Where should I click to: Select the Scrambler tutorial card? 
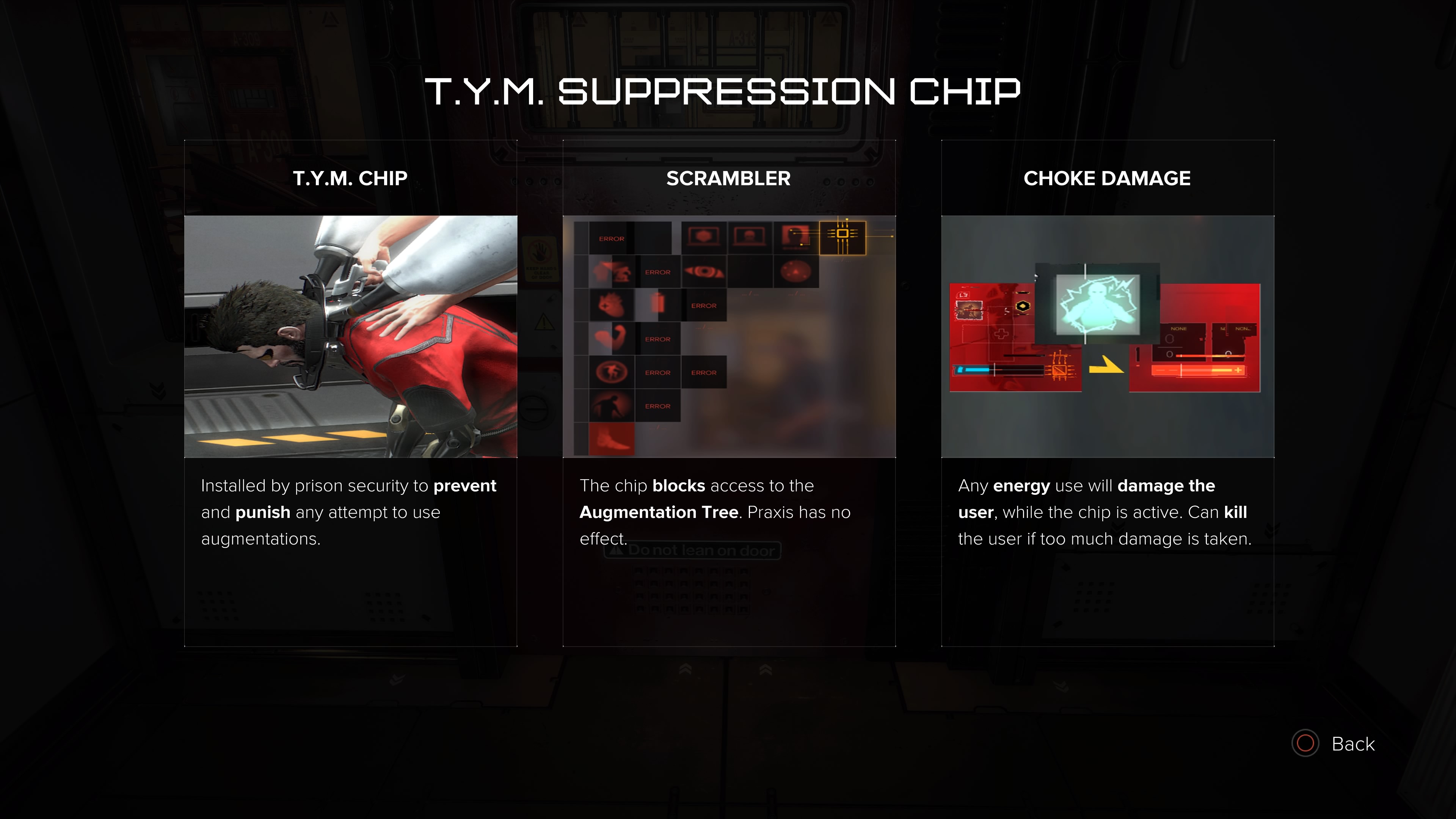(728, 393)
